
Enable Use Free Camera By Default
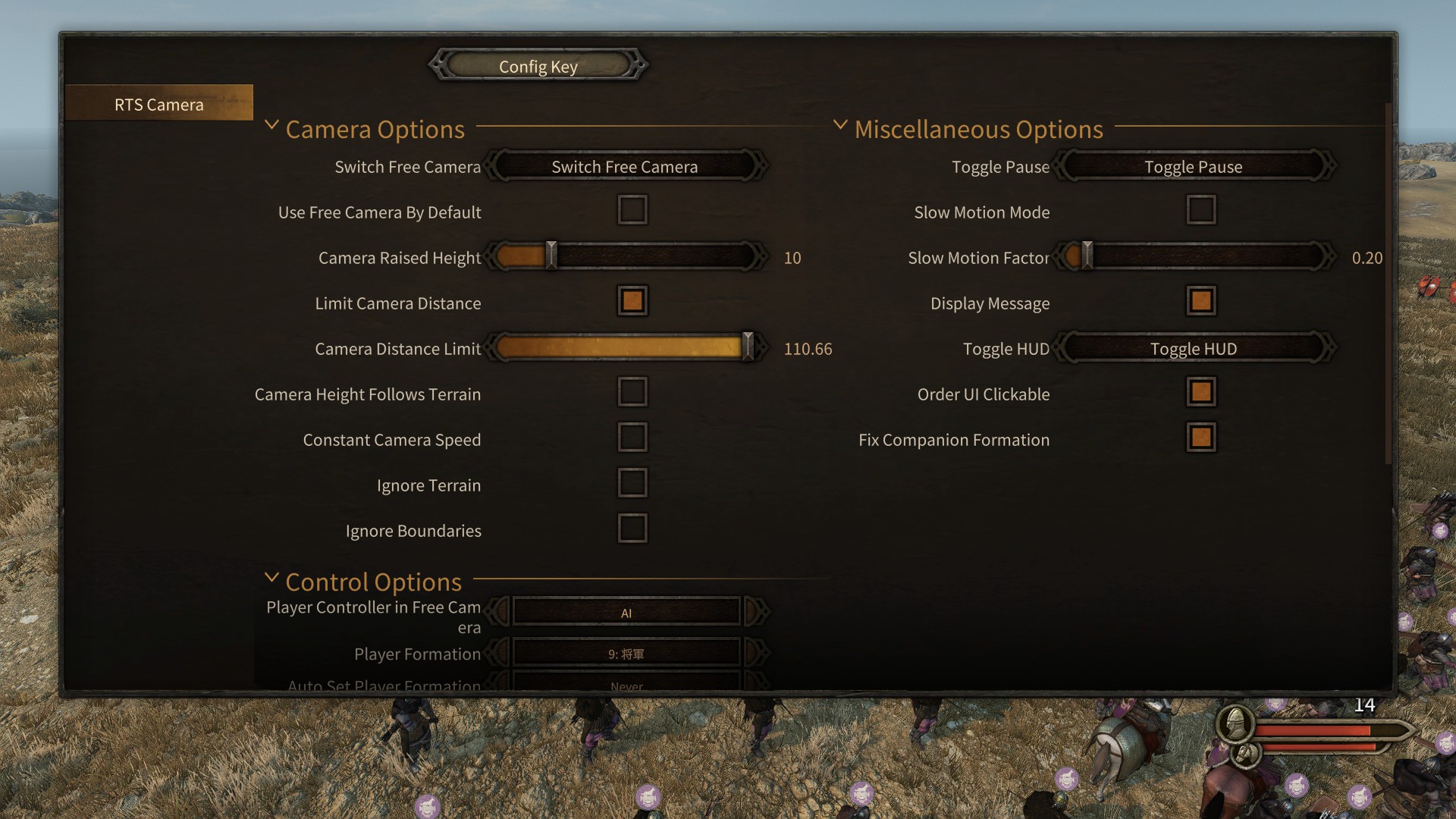pyautogui.click(x=632, y=210)
